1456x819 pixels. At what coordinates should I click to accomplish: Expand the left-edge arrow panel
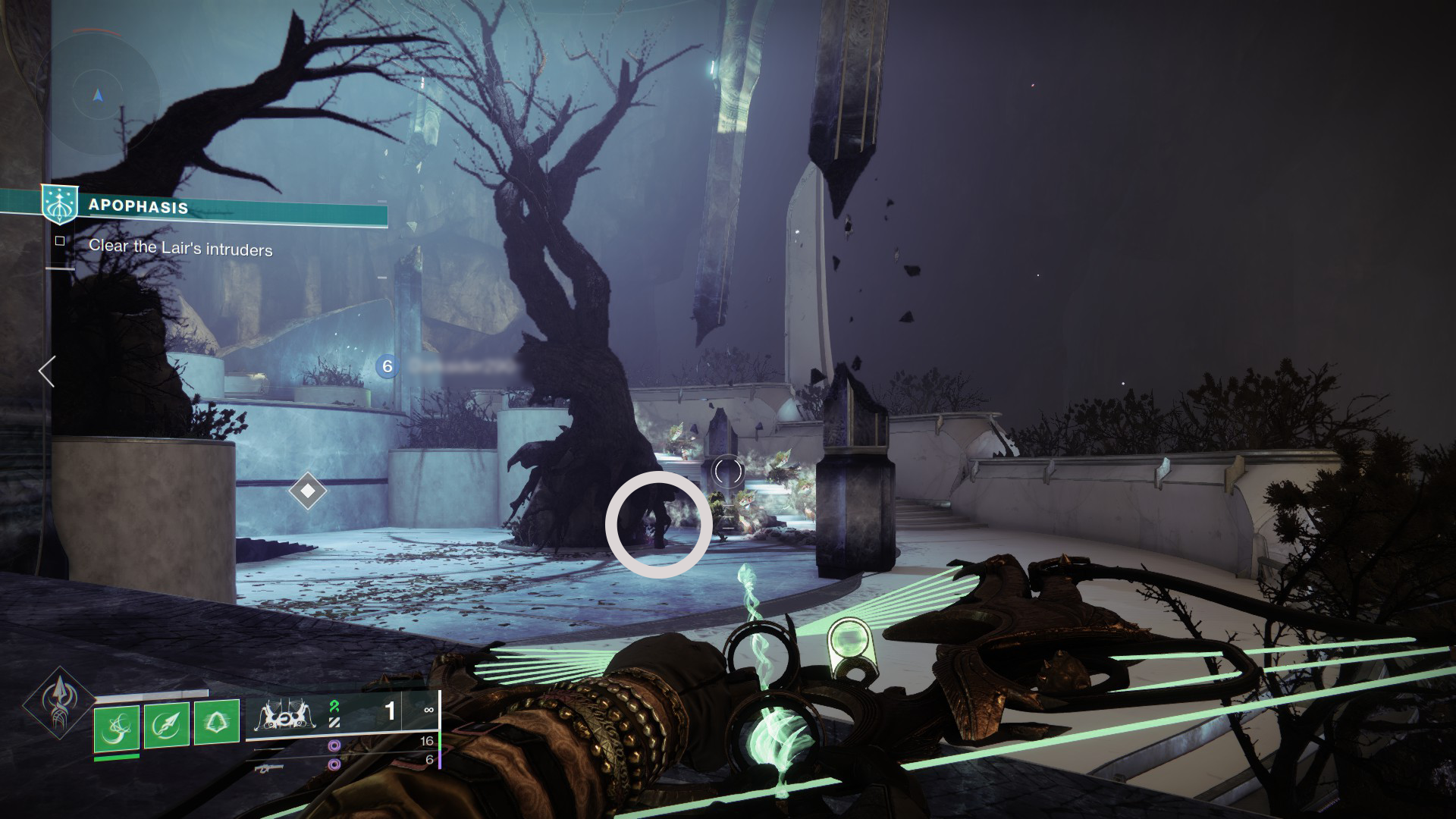pos(47,372)
